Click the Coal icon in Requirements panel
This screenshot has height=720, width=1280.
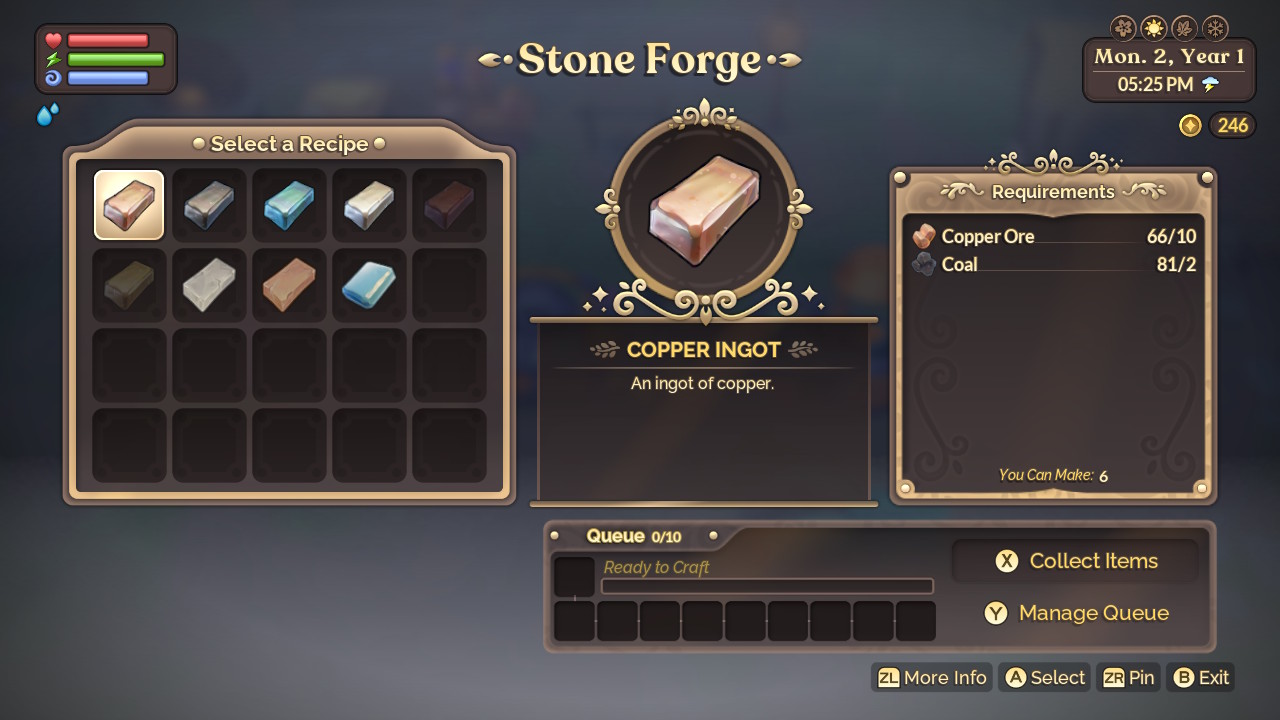925,263
